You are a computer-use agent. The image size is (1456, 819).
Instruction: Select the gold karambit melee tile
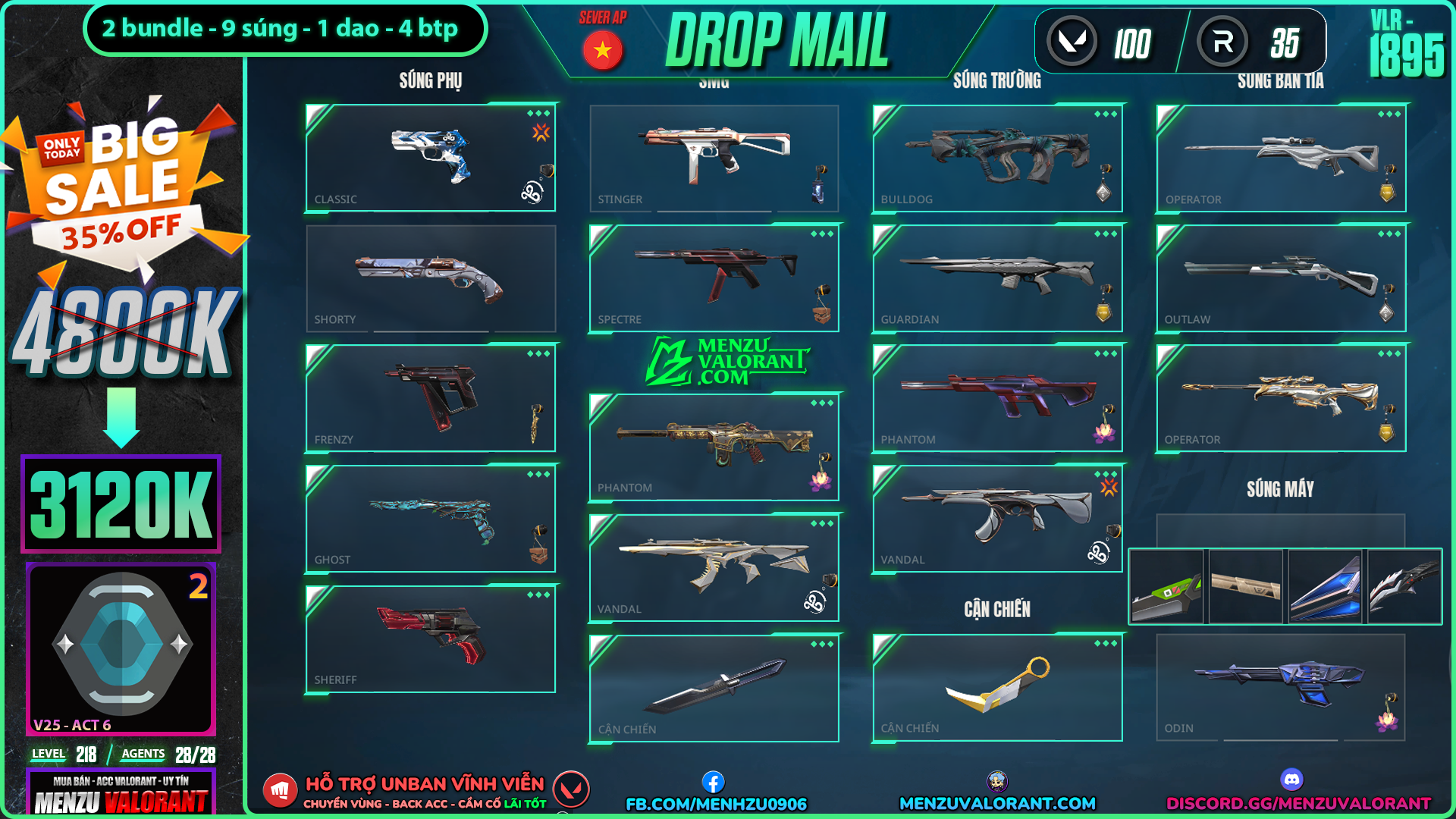coord(997,687)
